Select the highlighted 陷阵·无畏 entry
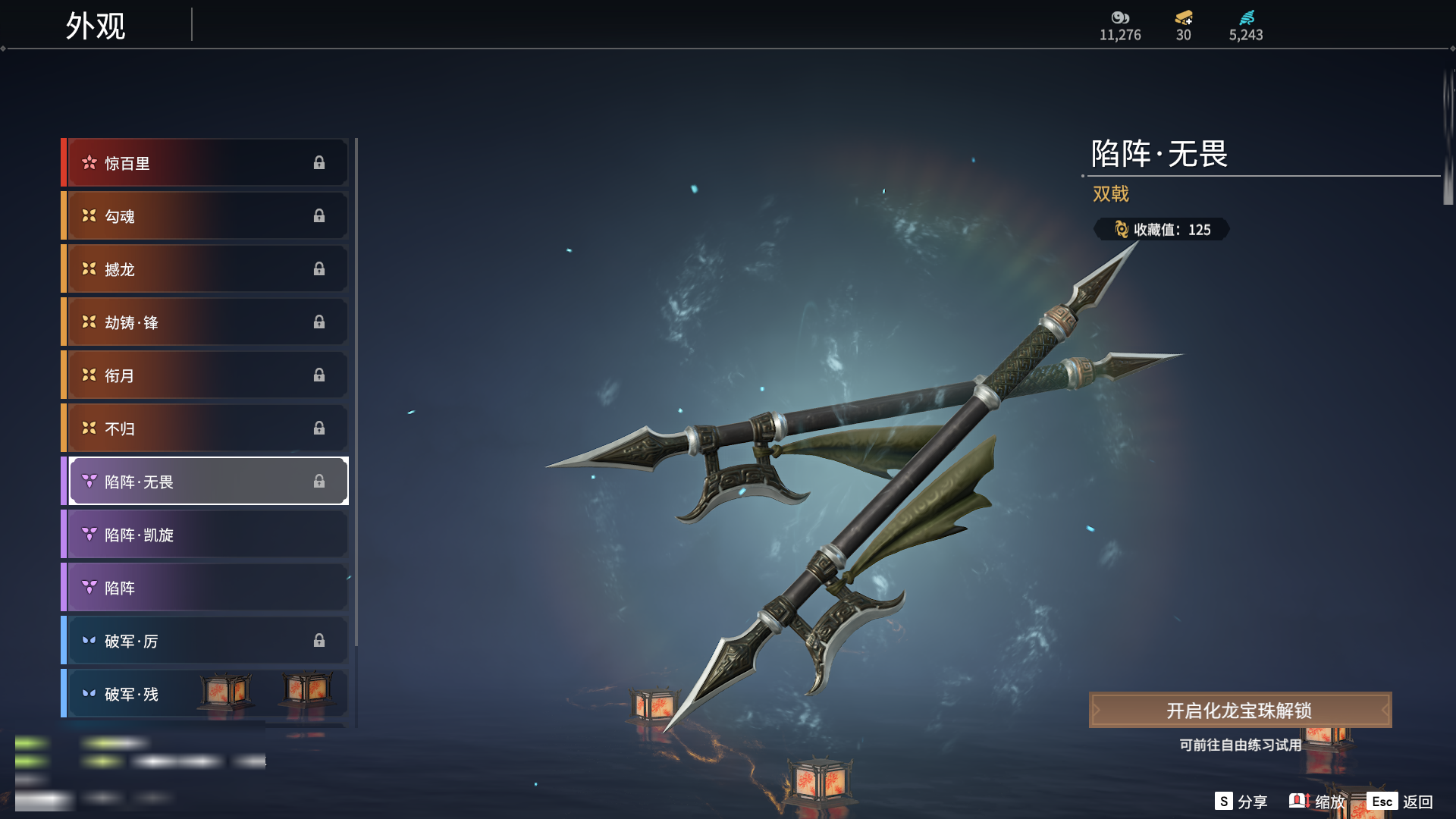1456x819 pixels. (206, 482)
